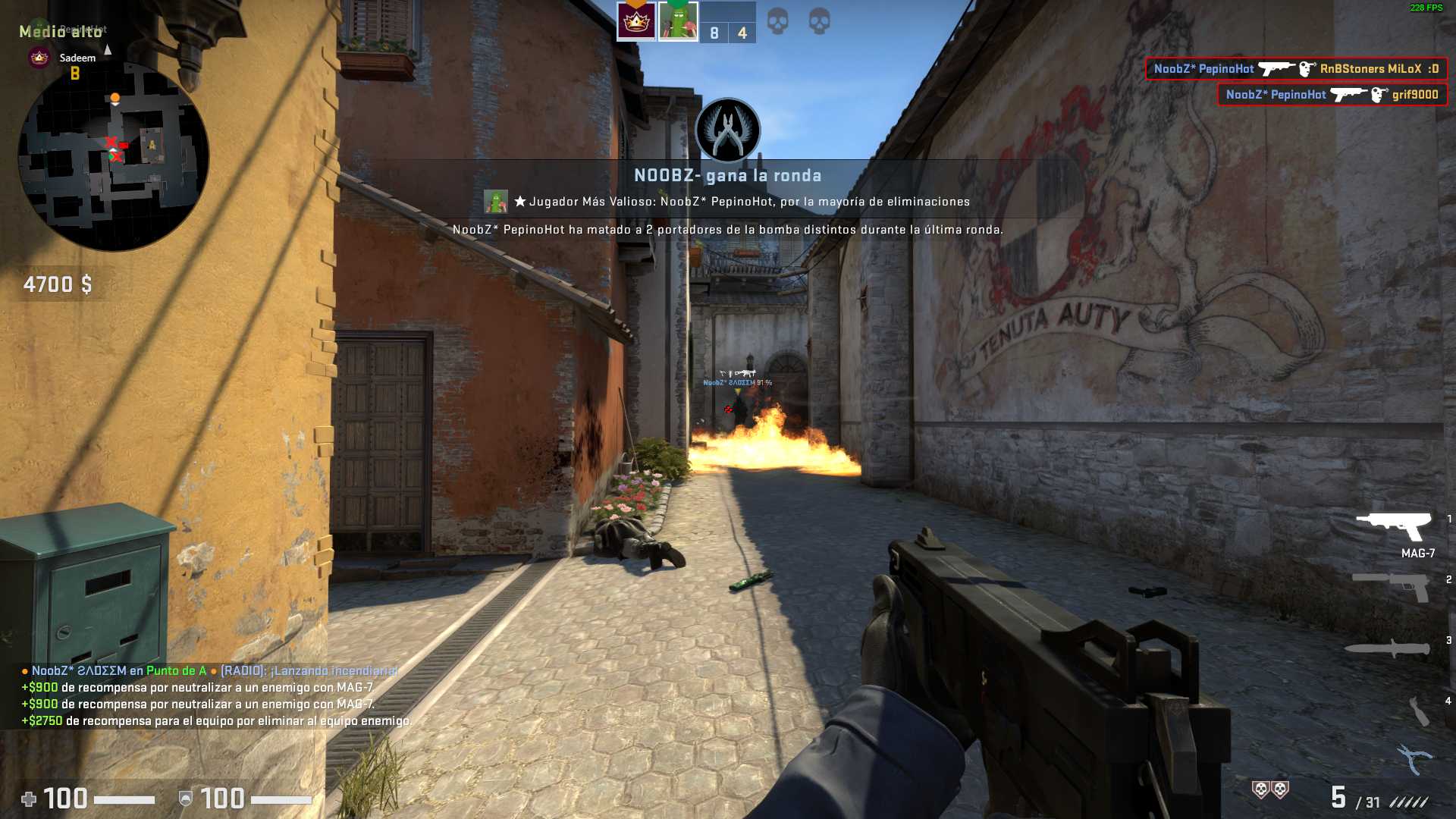Click the MVP avatar beside Jugador Más Valioso
Image resolution: width=1456 pixels, height=819 pixels.
coord(496,202)
